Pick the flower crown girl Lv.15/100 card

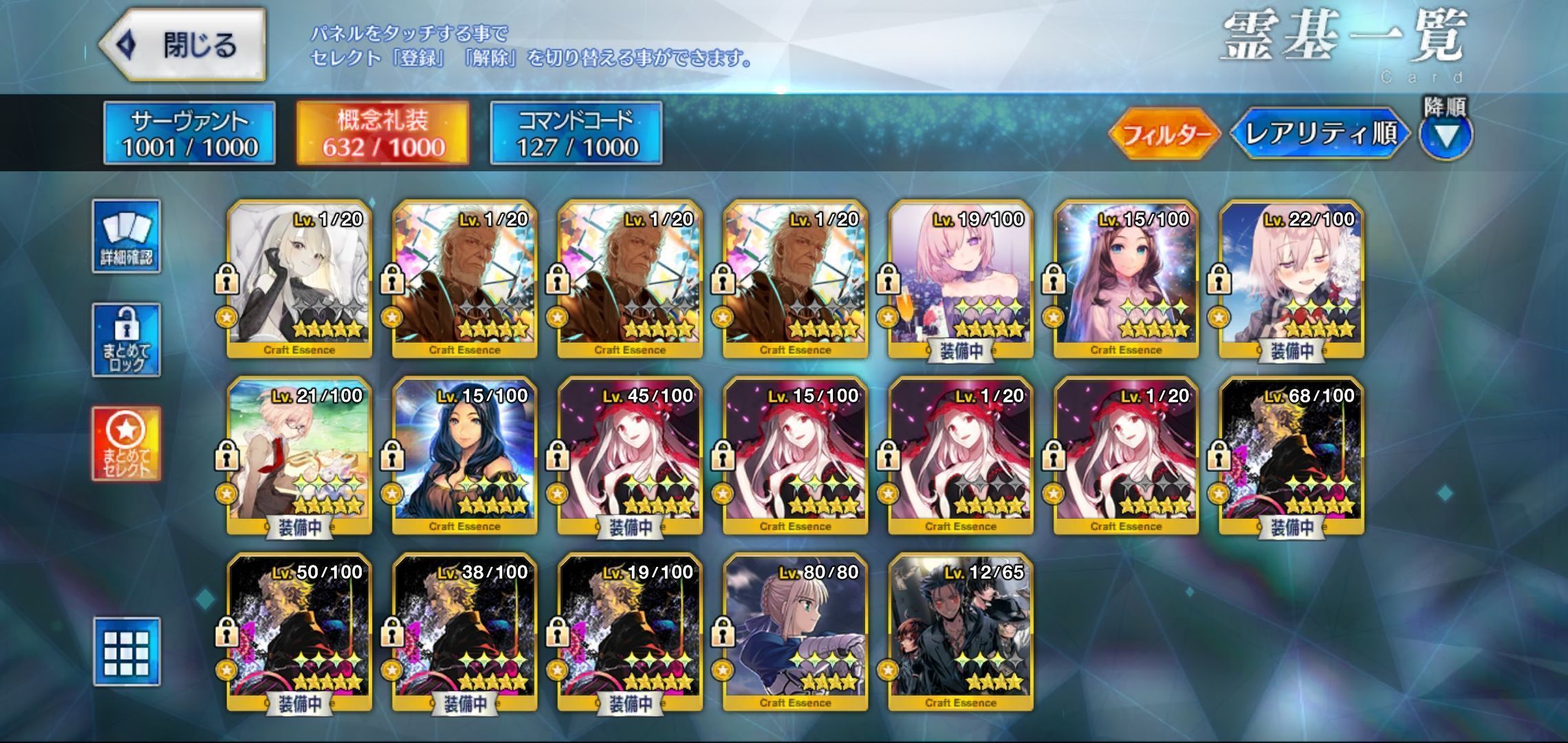[x=1126, y=279]
